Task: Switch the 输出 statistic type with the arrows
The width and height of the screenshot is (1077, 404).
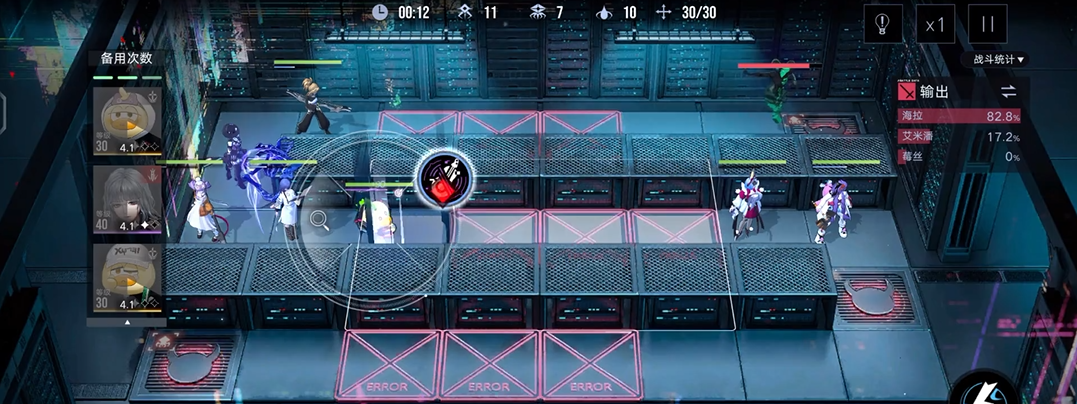Action: click(x=1008, y=92)
